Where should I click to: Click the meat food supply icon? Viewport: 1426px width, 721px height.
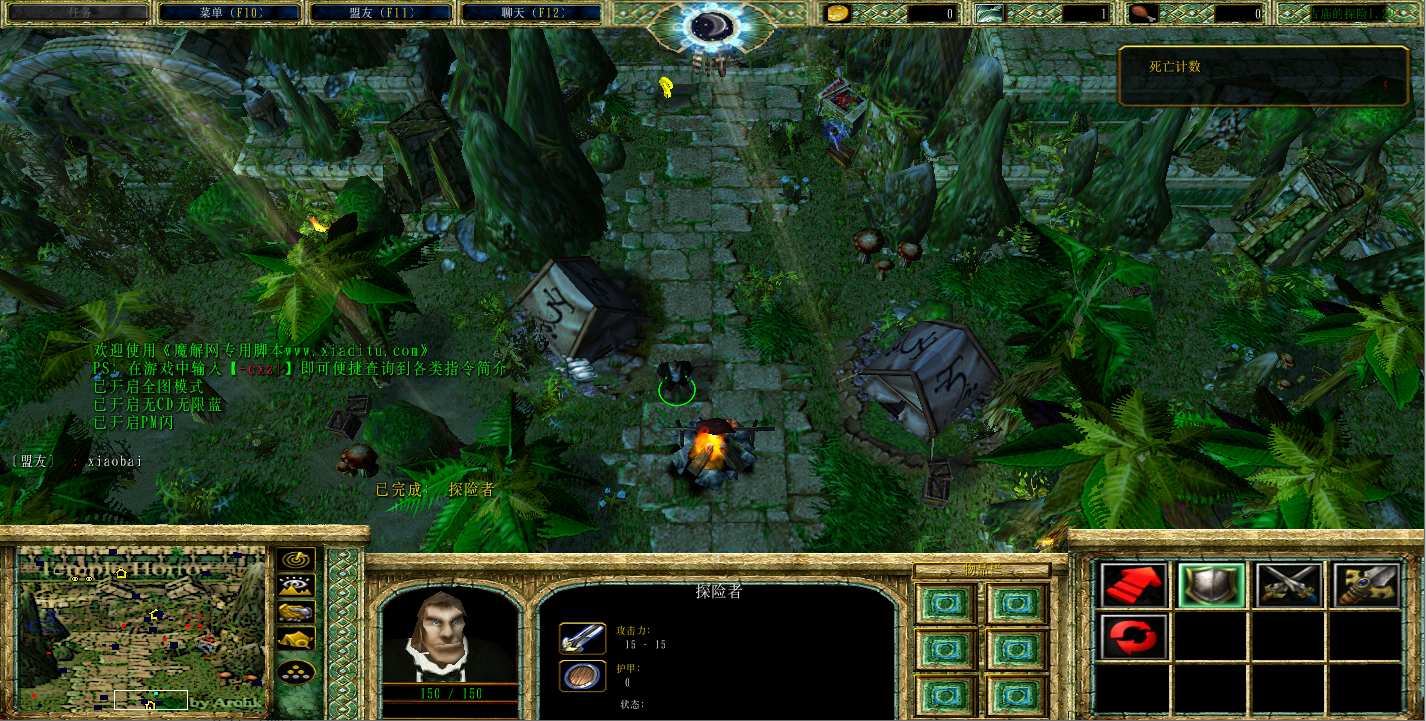click(1144, 13)
